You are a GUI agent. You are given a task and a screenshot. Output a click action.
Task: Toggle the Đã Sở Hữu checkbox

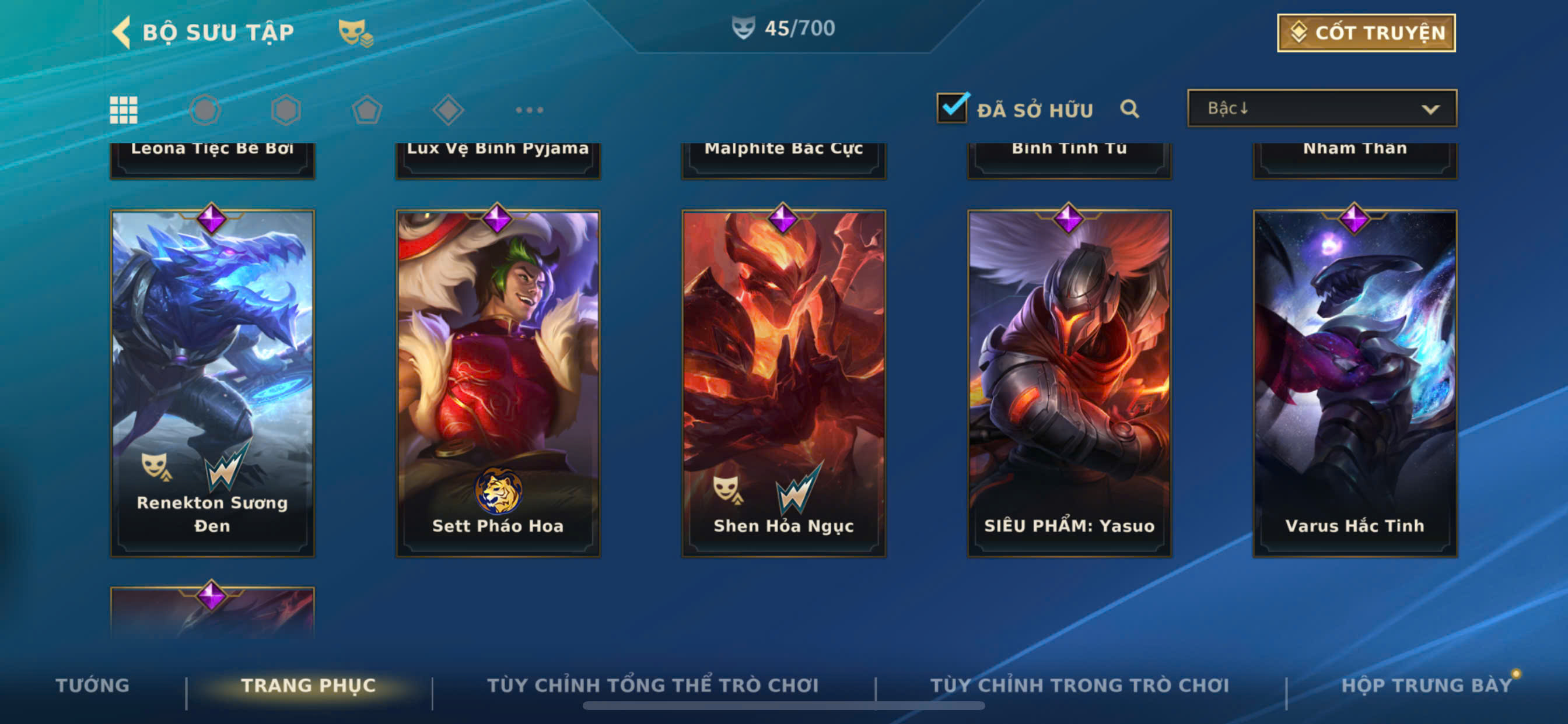(952, 108)
